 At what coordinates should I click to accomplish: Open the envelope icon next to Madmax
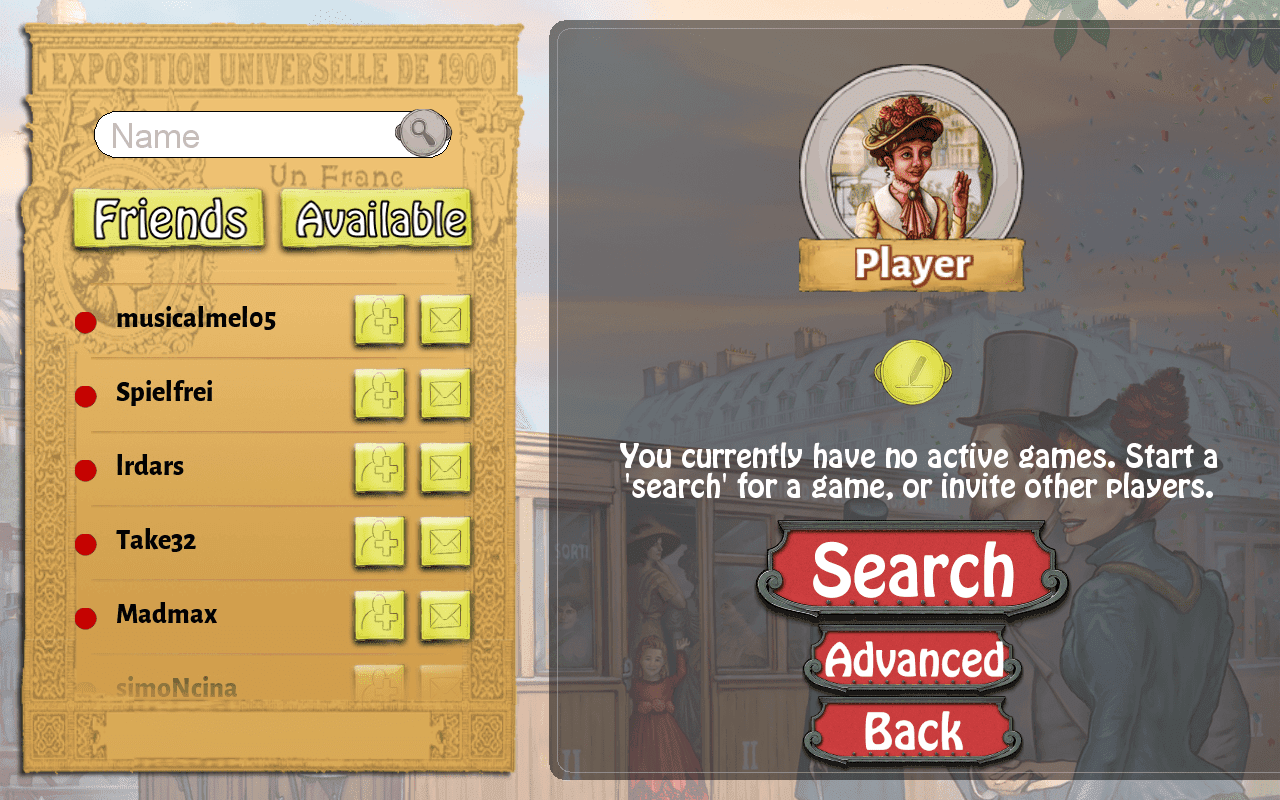pyautogui.click(x=445, y=615)
